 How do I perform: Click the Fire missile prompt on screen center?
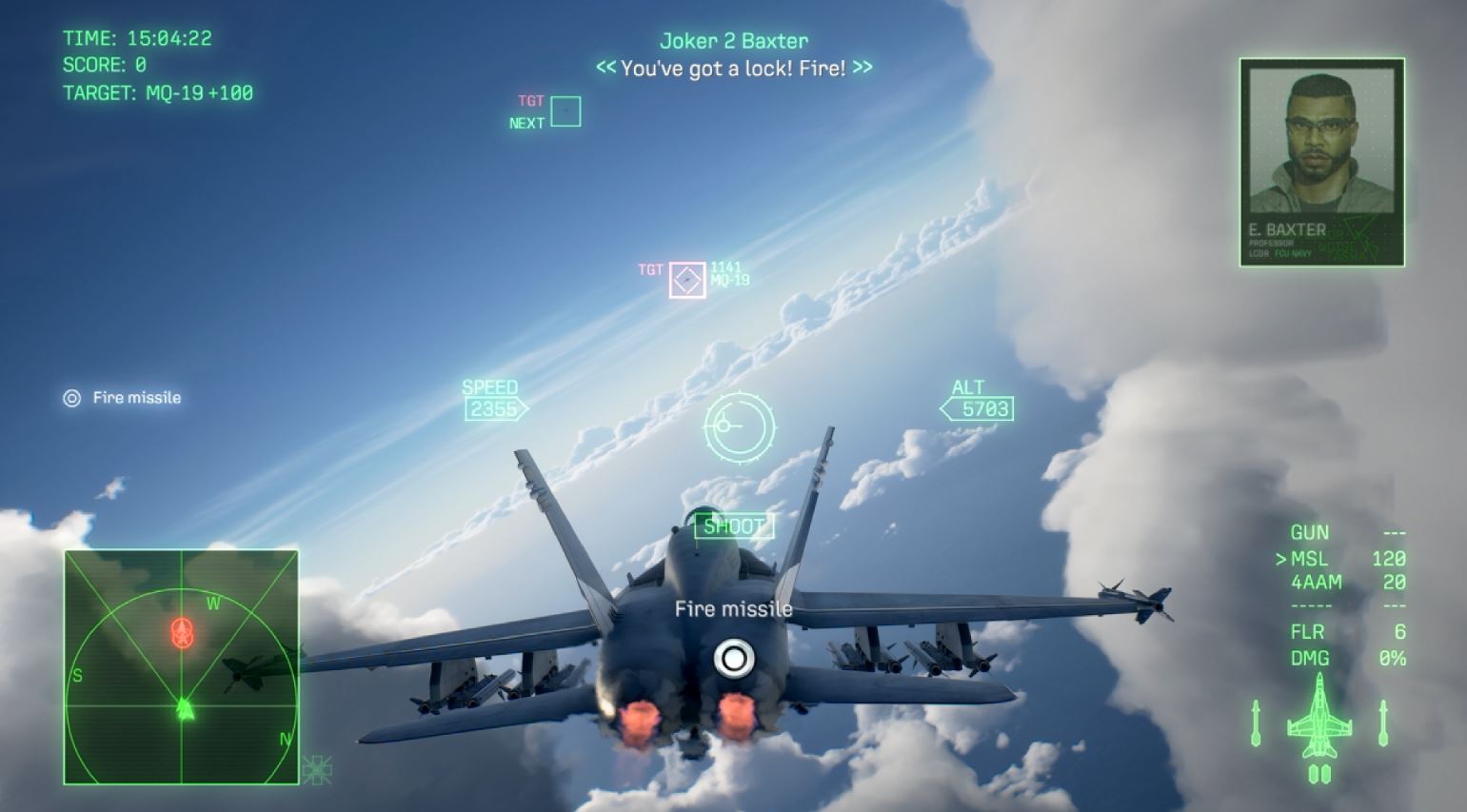tap(733, 607)
